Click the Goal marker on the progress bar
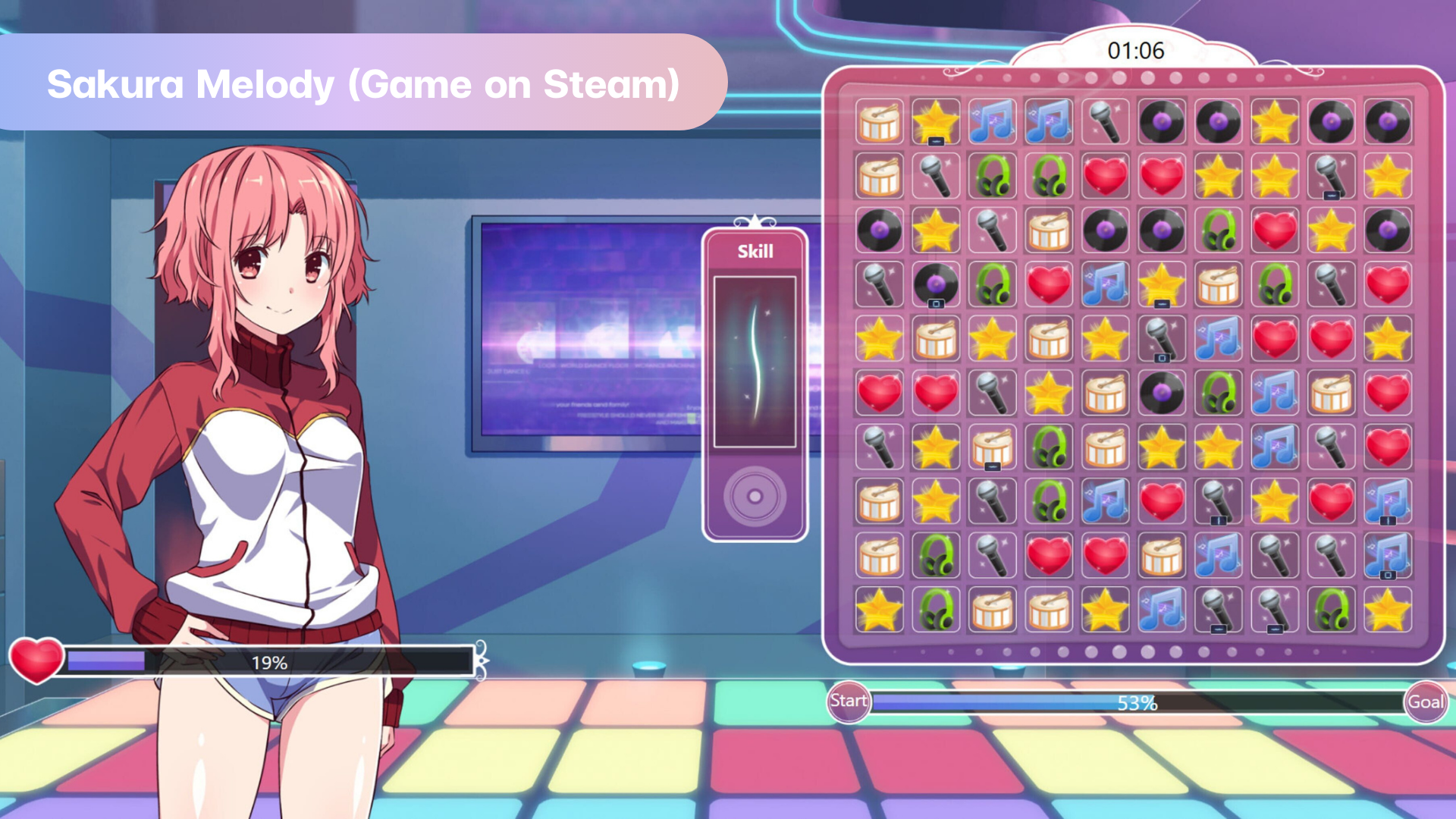 1425,701
